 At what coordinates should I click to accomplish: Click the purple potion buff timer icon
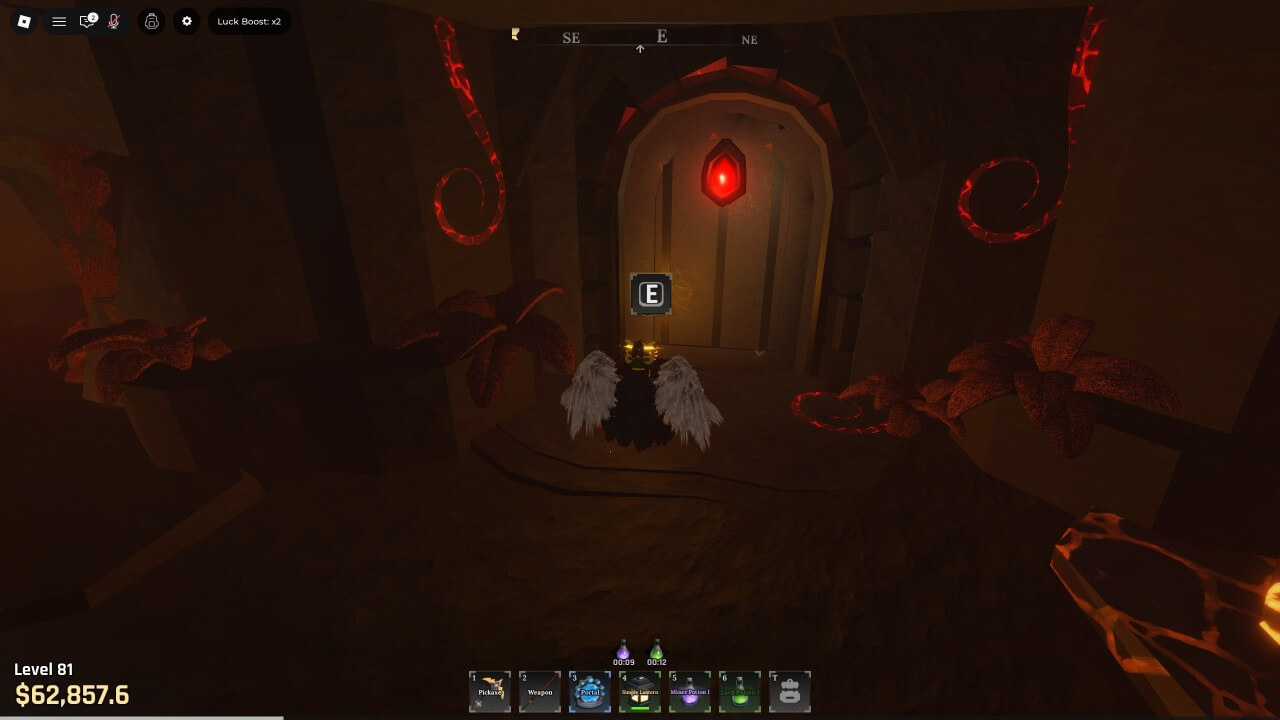point(623,651)
